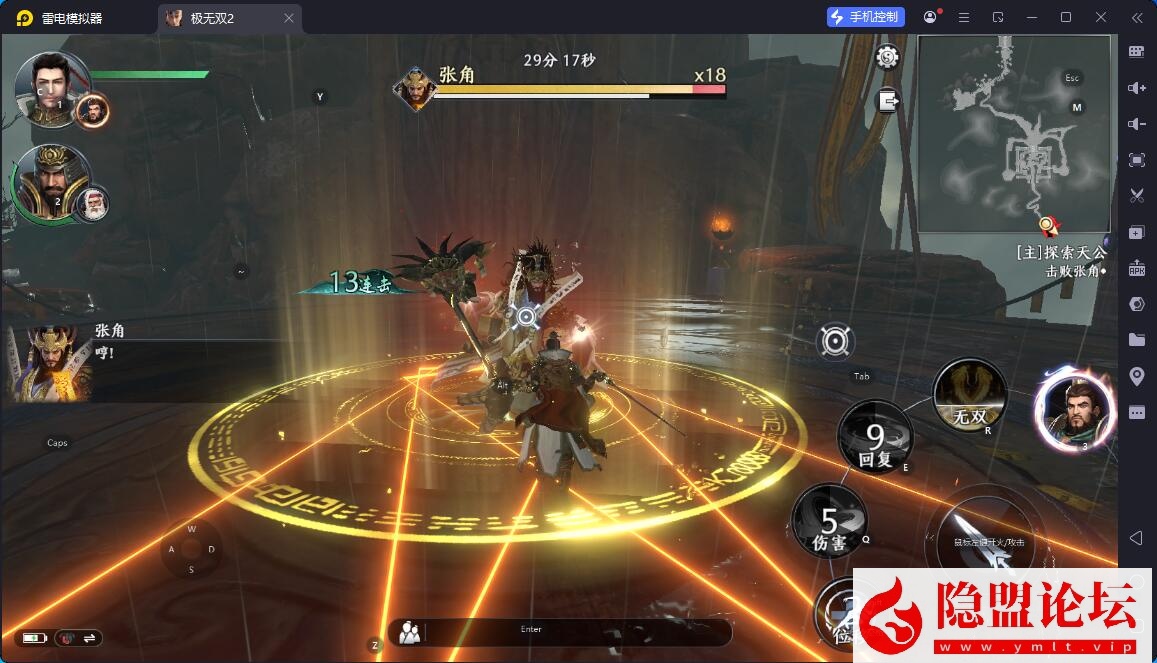Tap the virtual movement joystick
This screenshot has width=1157, height=663.
191,549
